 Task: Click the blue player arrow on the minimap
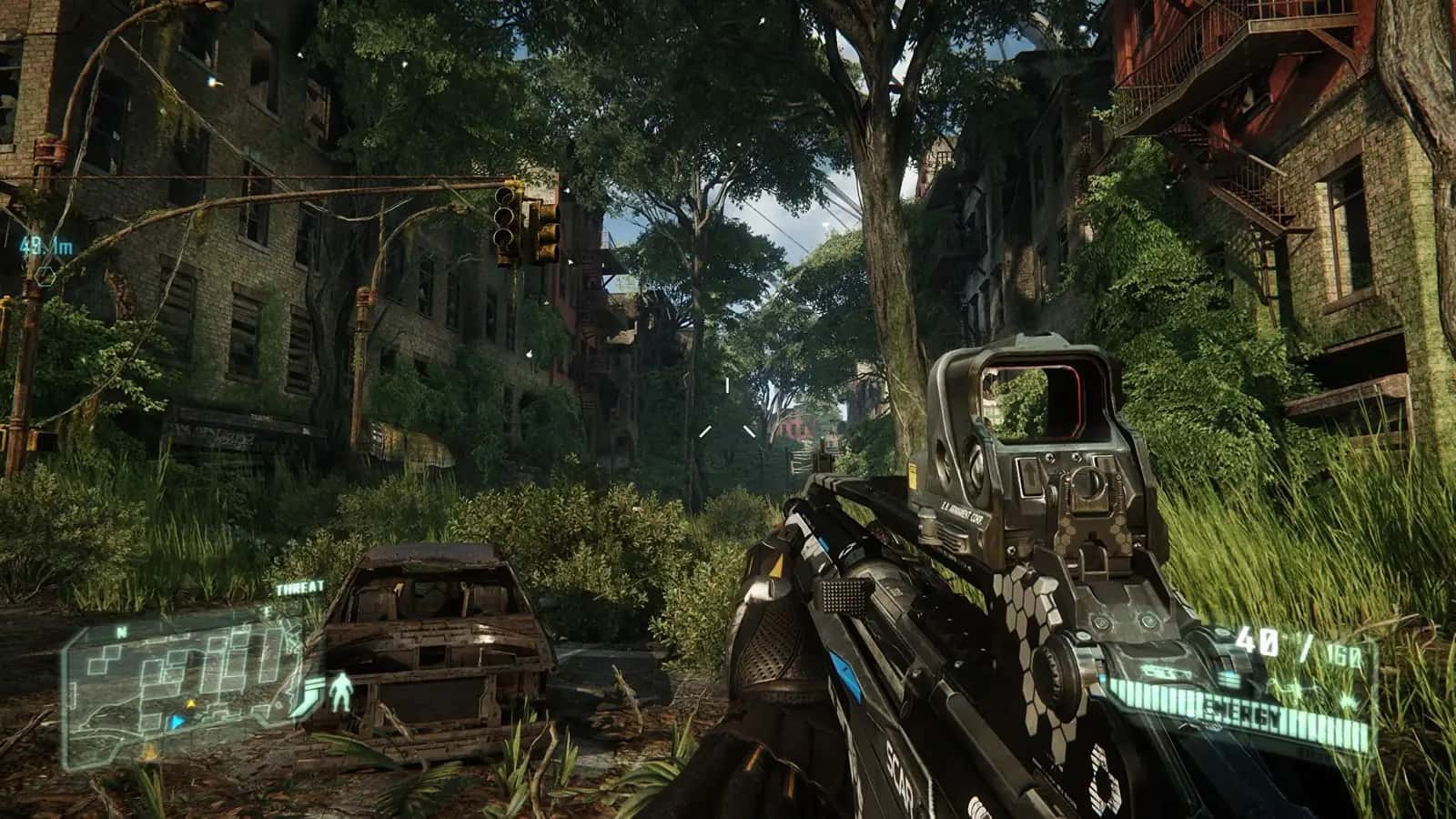tap(176, 721)
